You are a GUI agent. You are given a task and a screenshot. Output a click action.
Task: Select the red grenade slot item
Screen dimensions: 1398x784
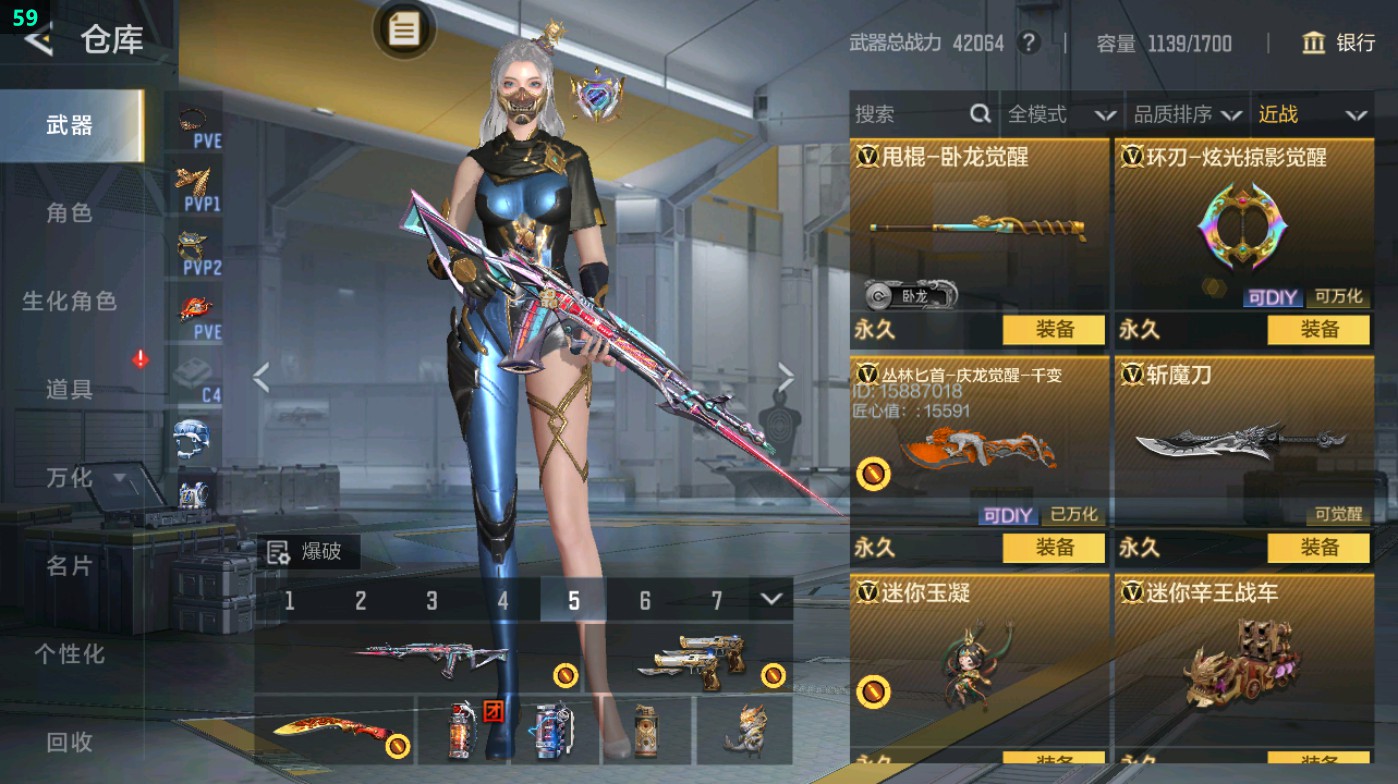click(463, 733)
